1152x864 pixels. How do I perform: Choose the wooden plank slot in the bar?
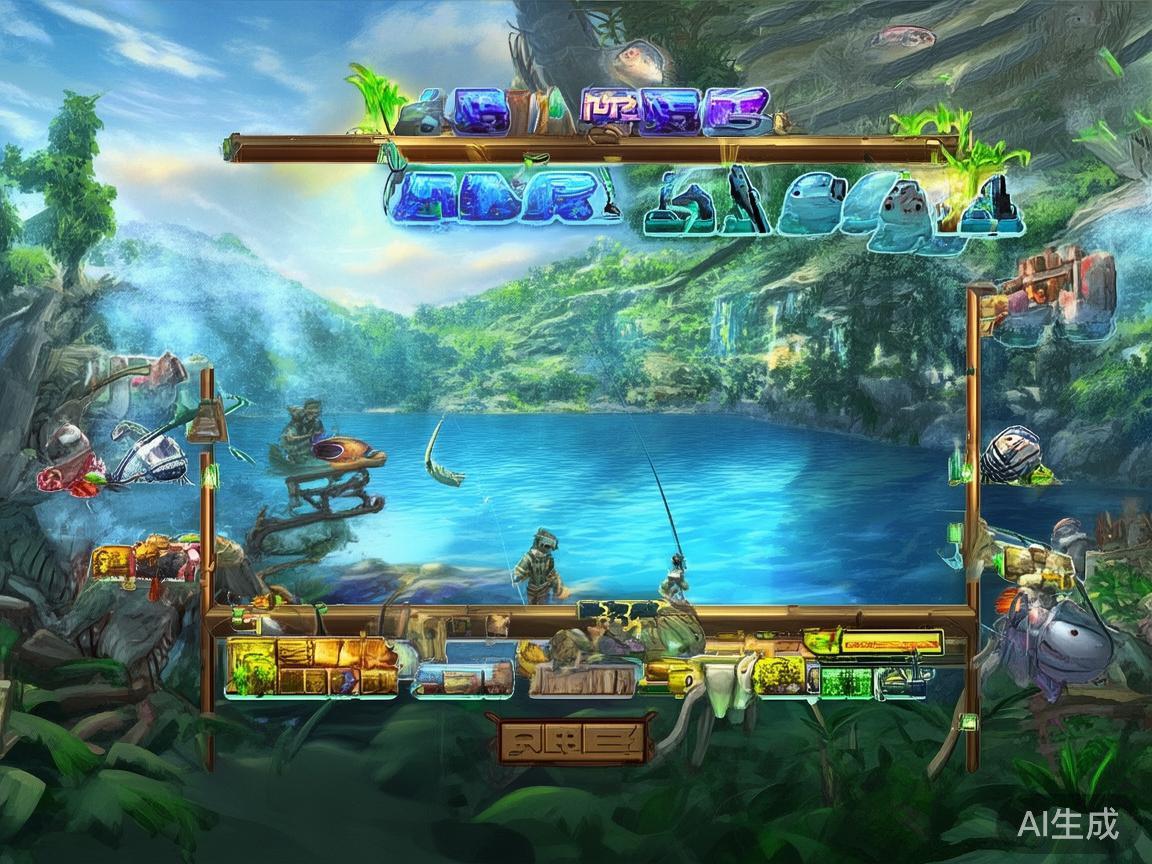(582, 679)
